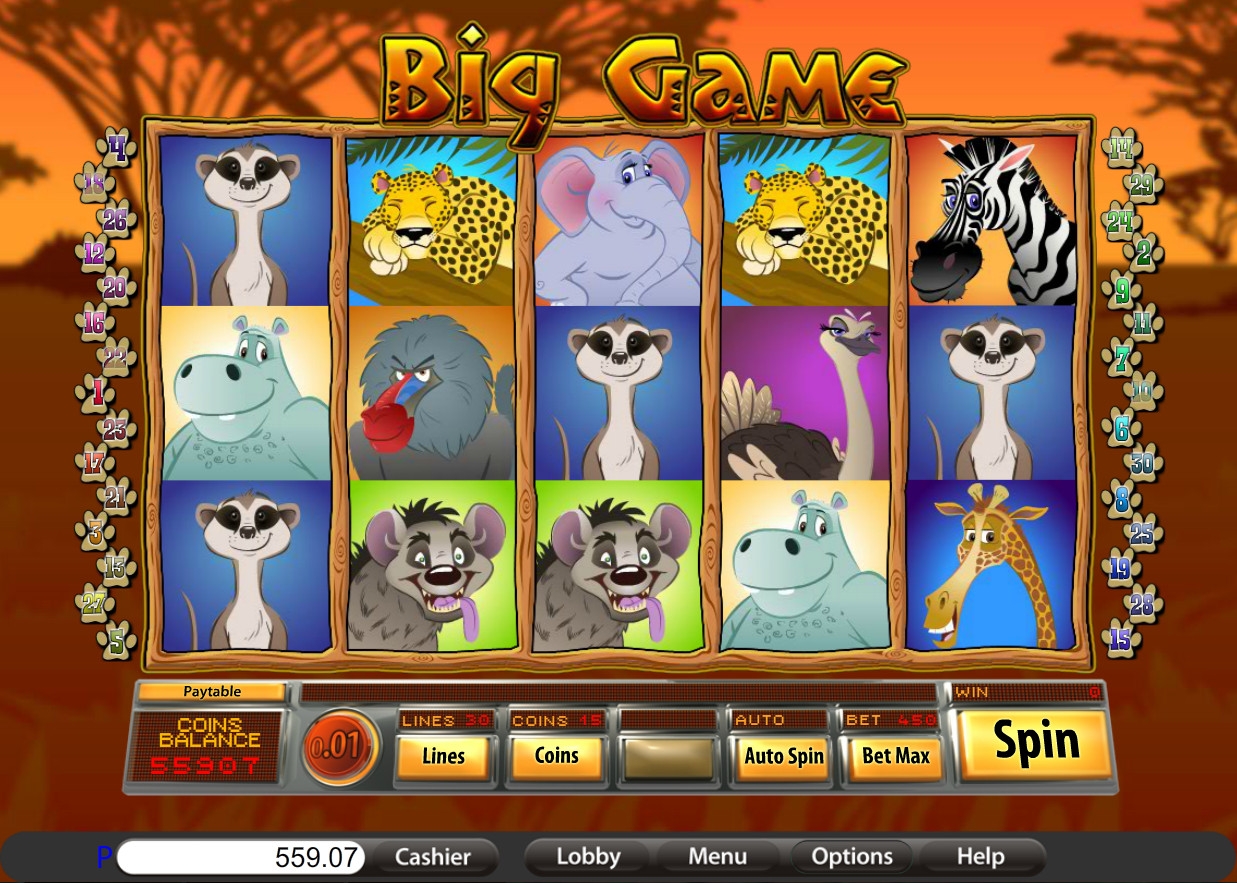Show the Help page
The width and height of the screenshot is (1237, 883).
pyautogui.click(x=980, y=857)
